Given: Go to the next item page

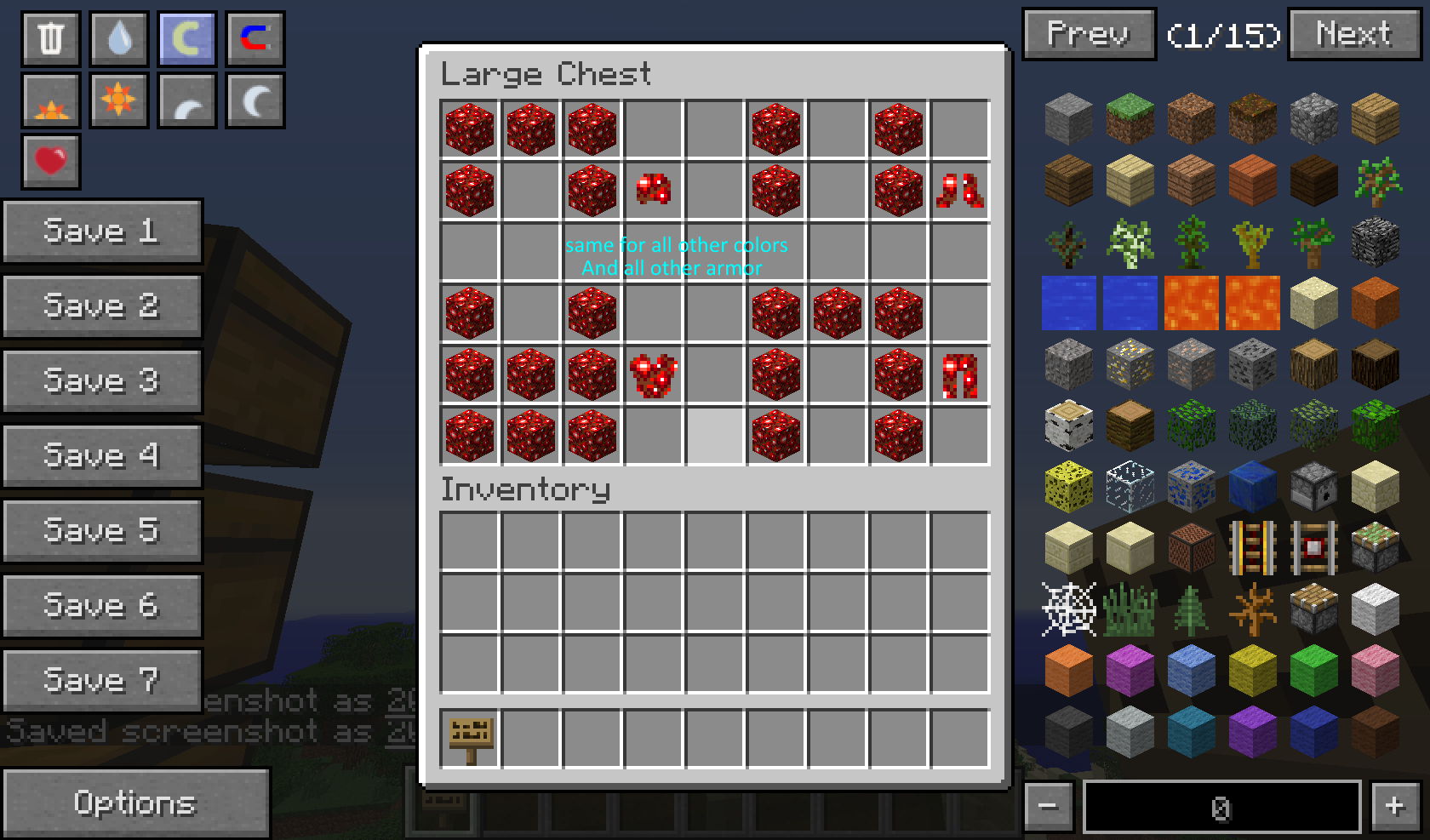Looking at the screenshot, I should click(1354, 35).
